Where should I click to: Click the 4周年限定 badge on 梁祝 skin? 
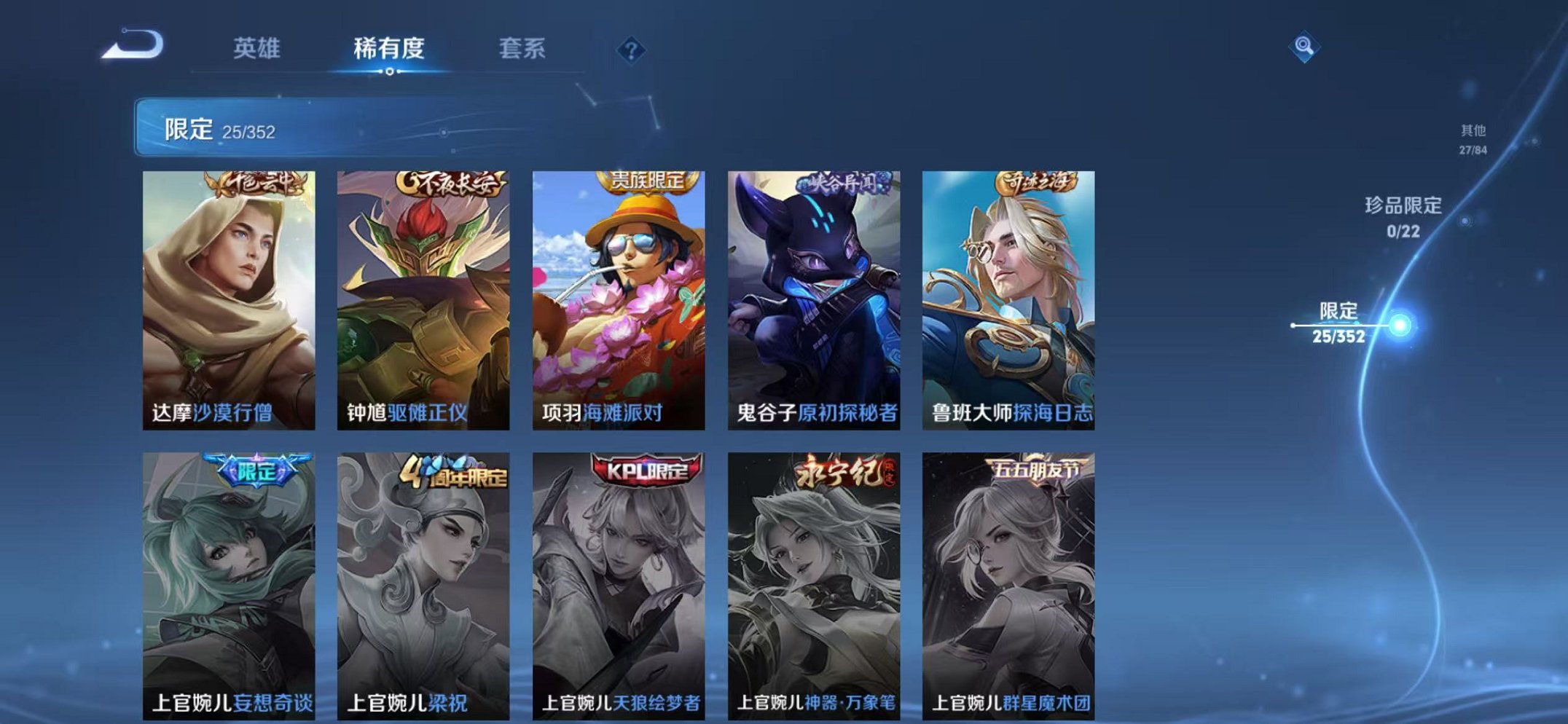click(452, 471)
